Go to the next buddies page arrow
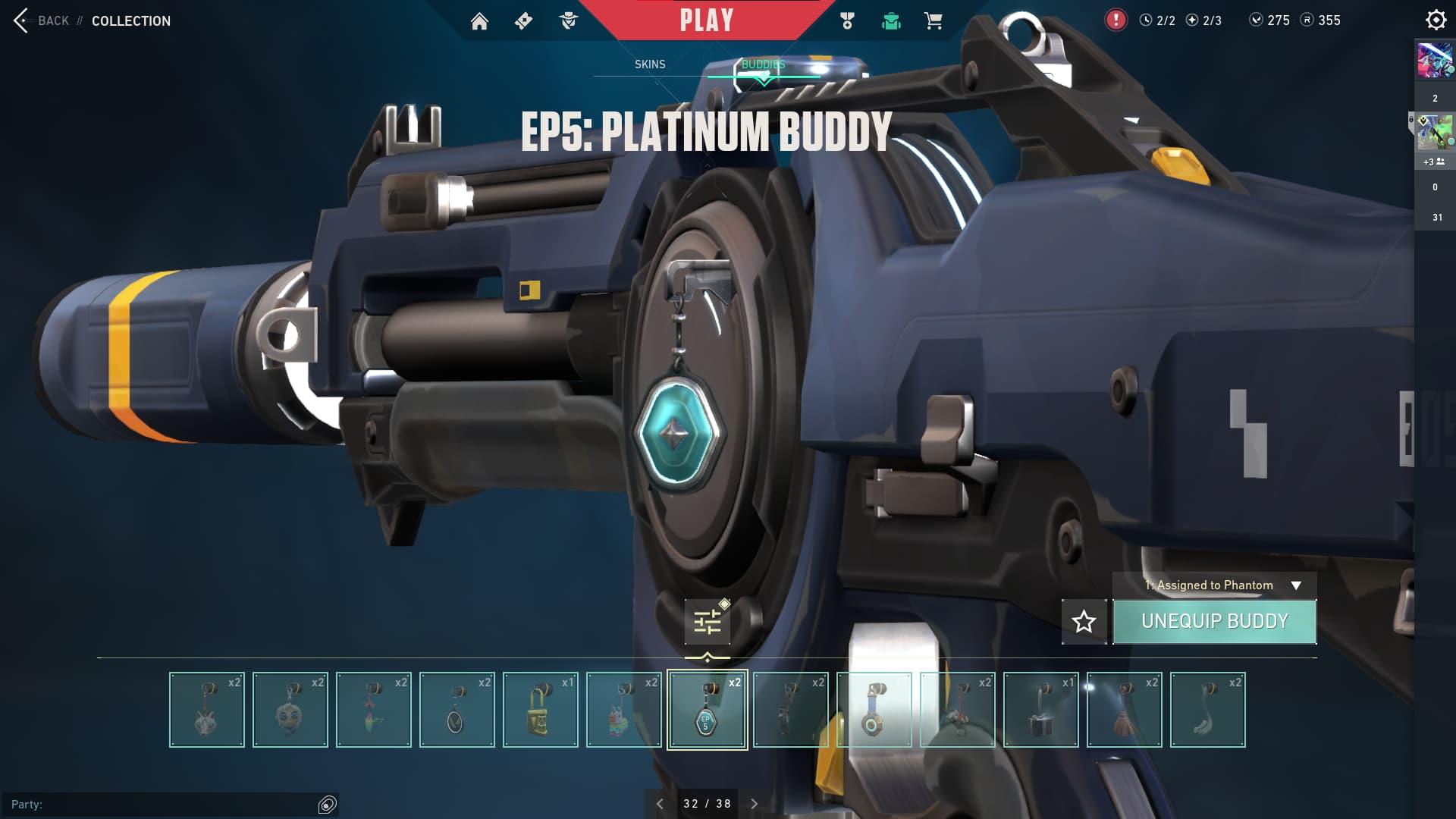This screenshot has height=819, width=1456. tap(754, 803)
